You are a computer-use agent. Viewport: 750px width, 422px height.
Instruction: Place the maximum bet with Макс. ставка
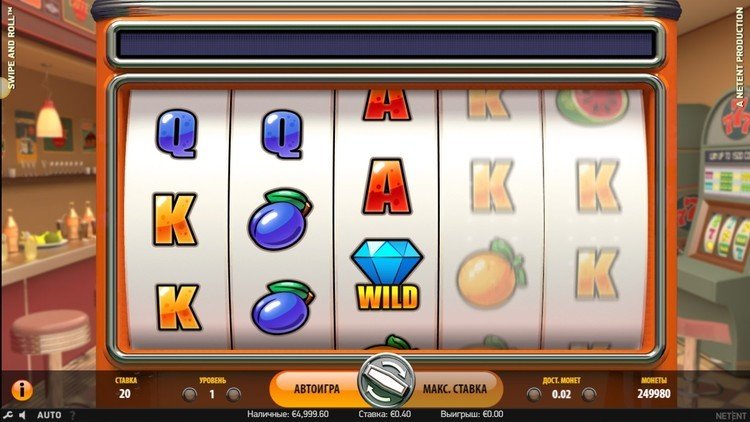453,389
